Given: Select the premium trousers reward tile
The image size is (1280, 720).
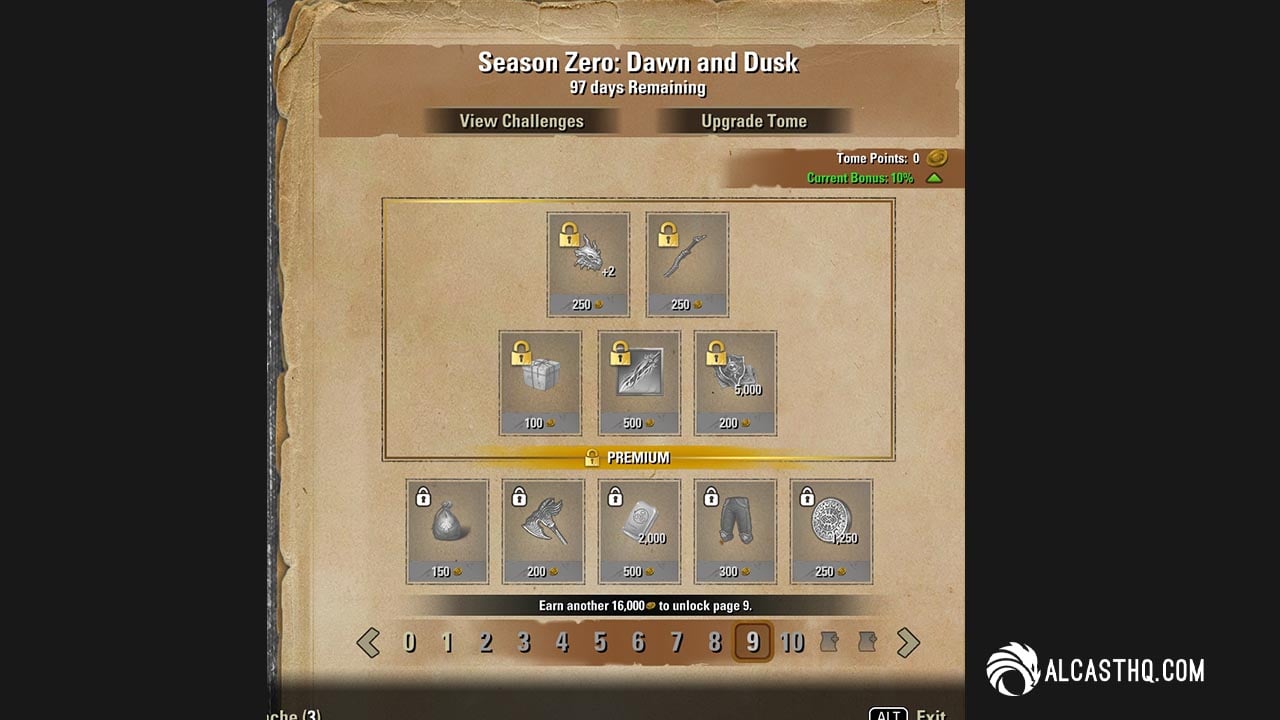Looking at the screenshot, I should pyautogui.click(x=735, y=531).
